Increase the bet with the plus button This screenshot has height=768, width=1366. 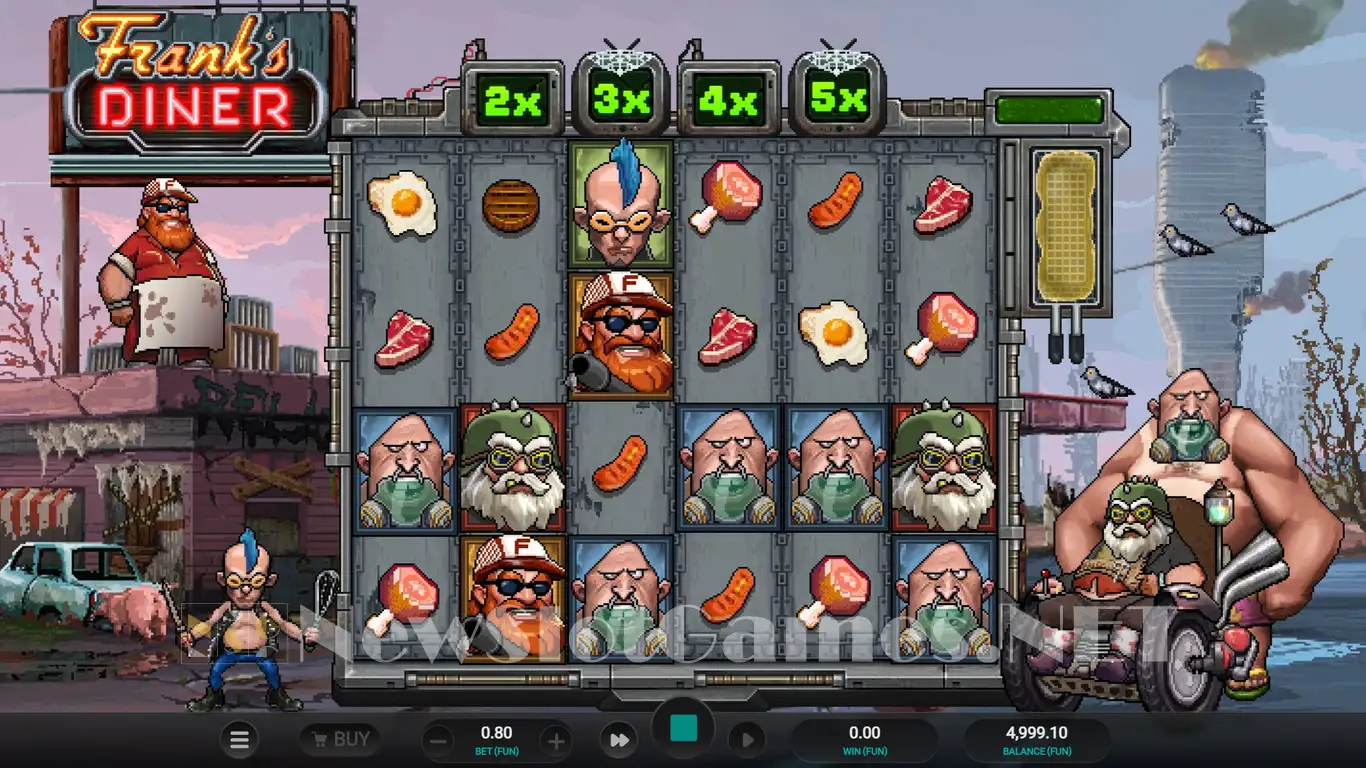556,741
